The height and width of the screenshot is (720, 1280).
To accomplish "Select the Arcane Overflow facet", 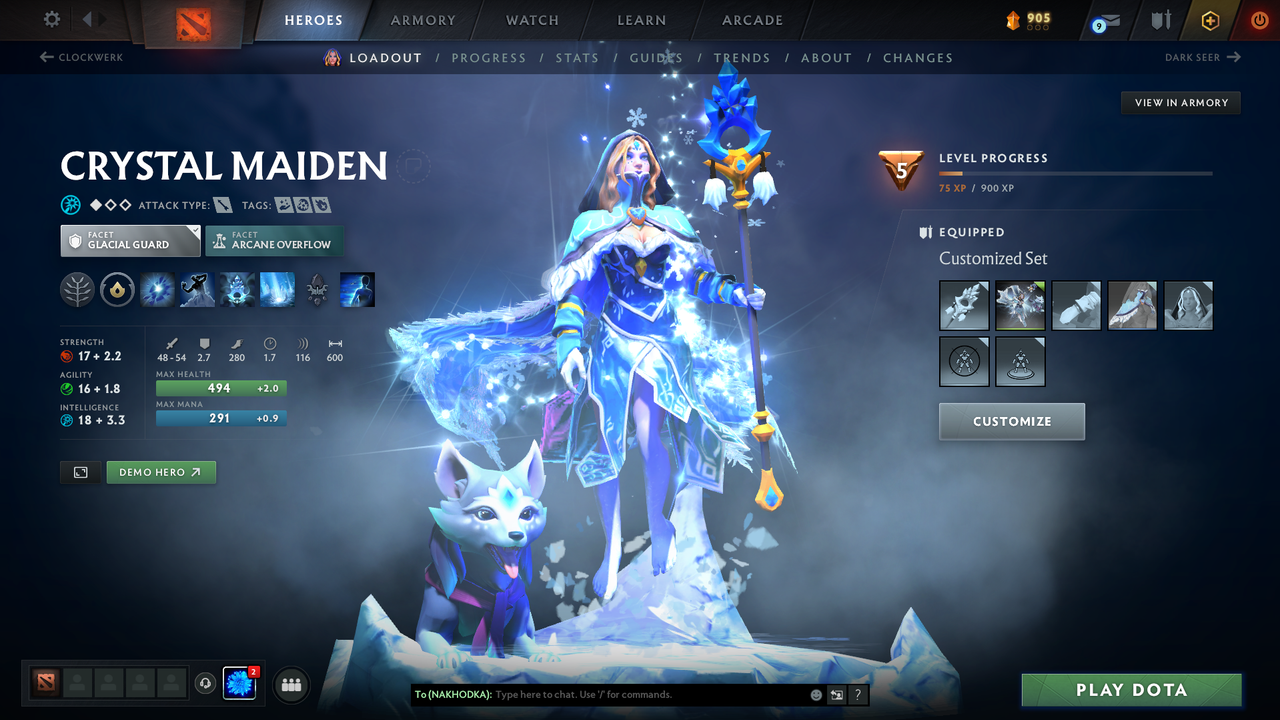I will click(x=274, y=241).
